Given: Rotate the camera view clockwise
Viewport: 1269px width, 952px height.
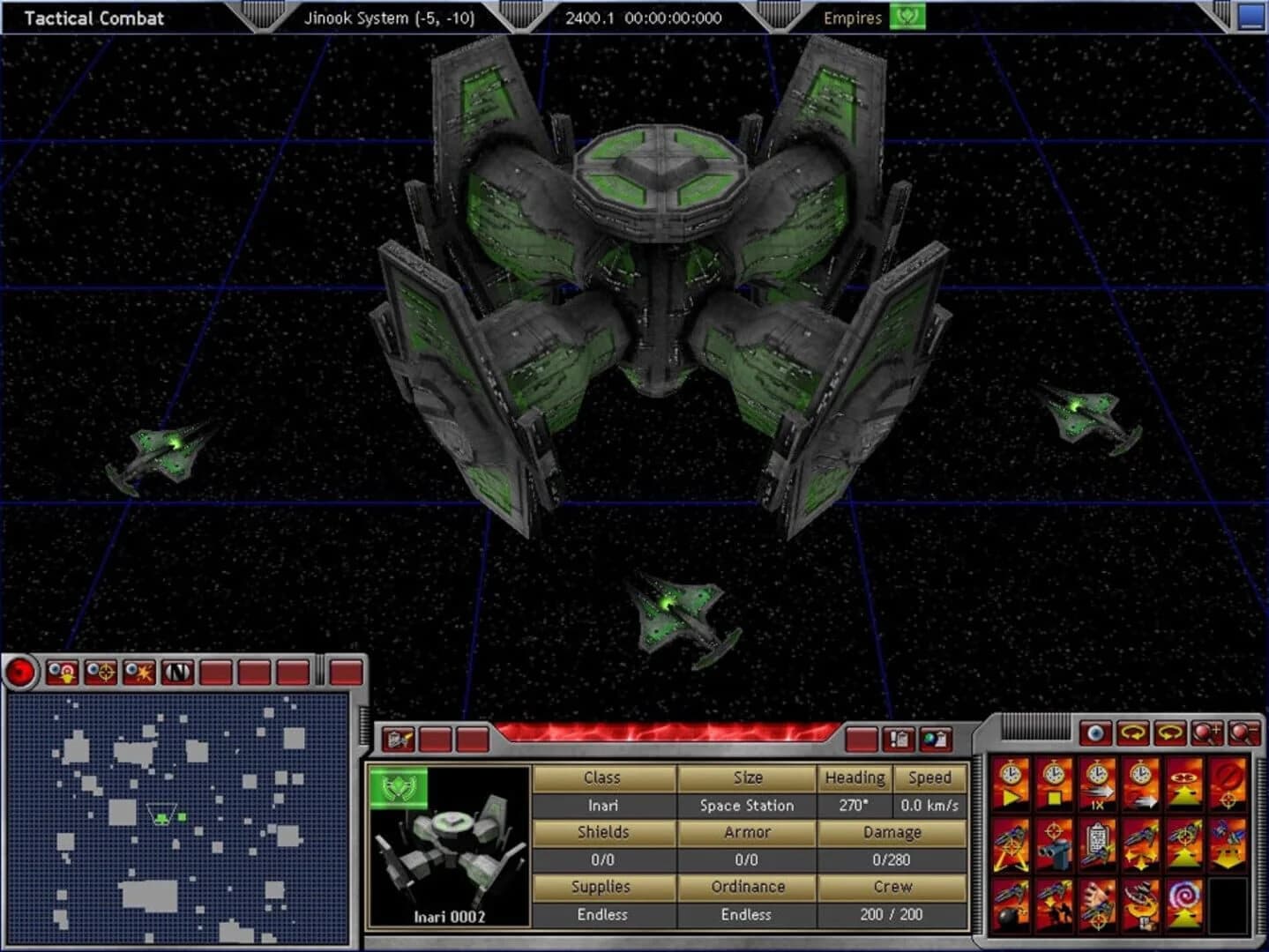Looking at the screenshot, I should 1168,731.
